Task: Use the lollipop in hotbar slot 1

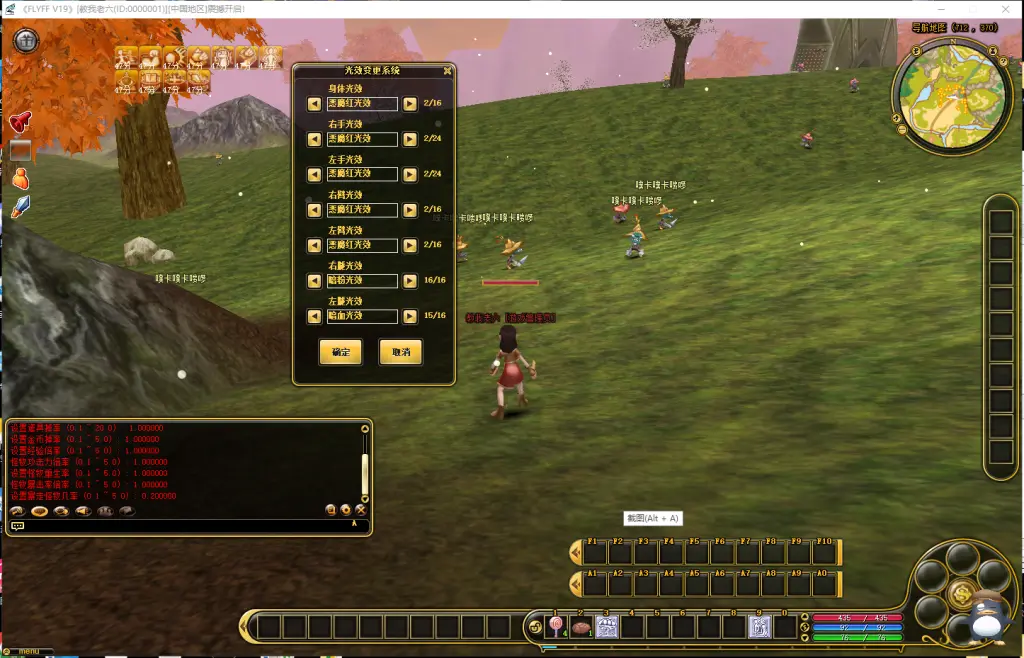Action: (x=557, y=627)
